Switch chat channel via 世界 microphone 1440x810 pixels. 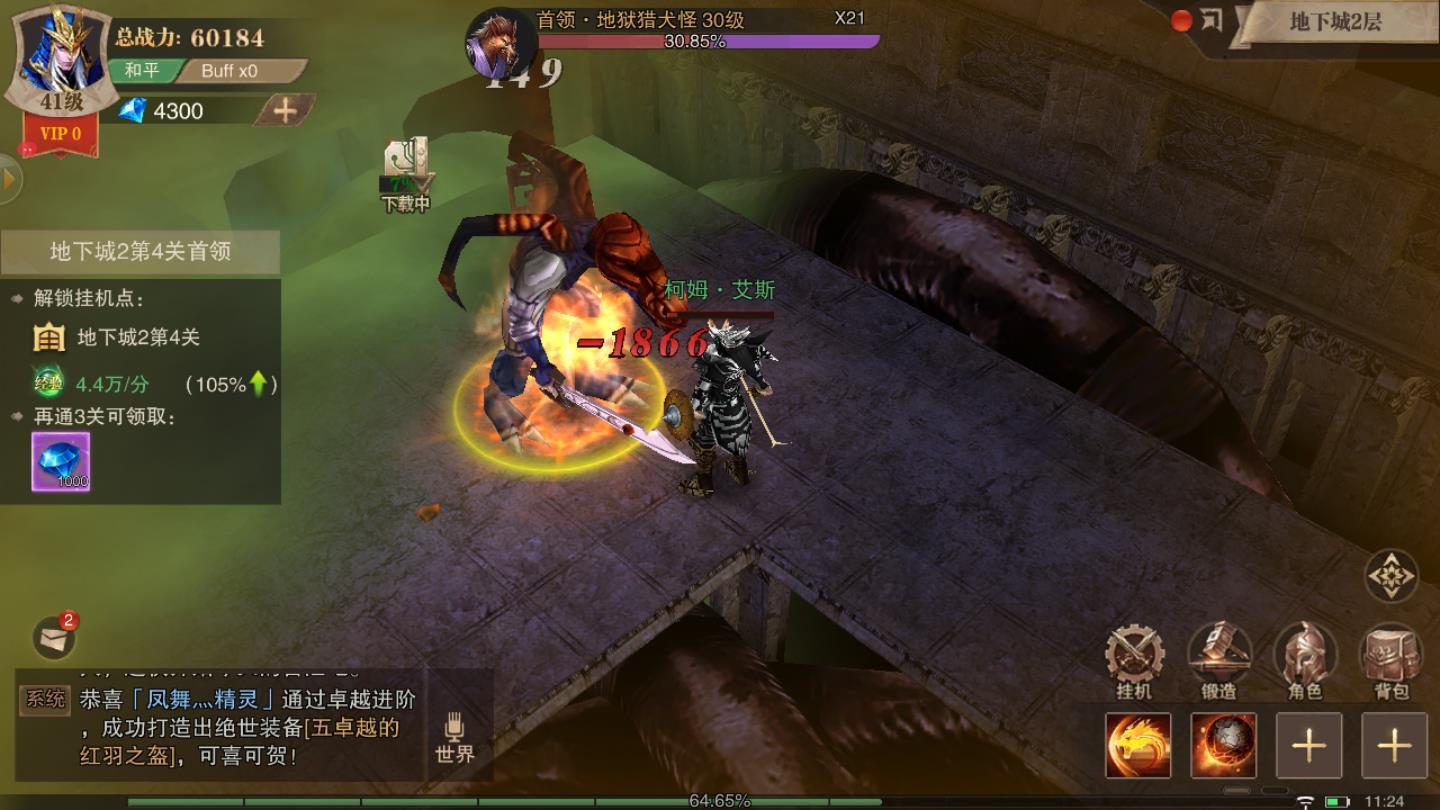[x=455, y=738]
